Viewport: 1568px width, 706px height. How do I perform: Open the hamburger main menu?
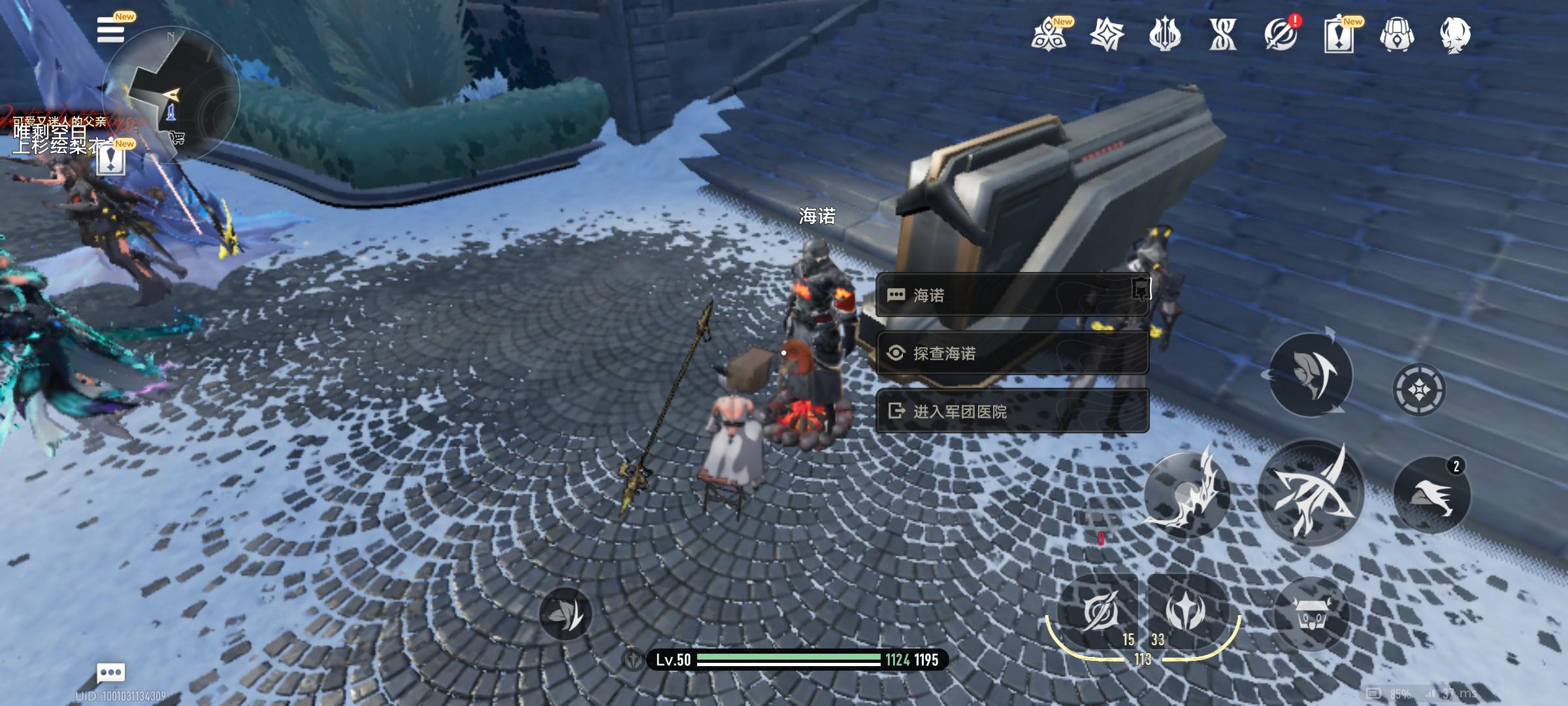111,31
